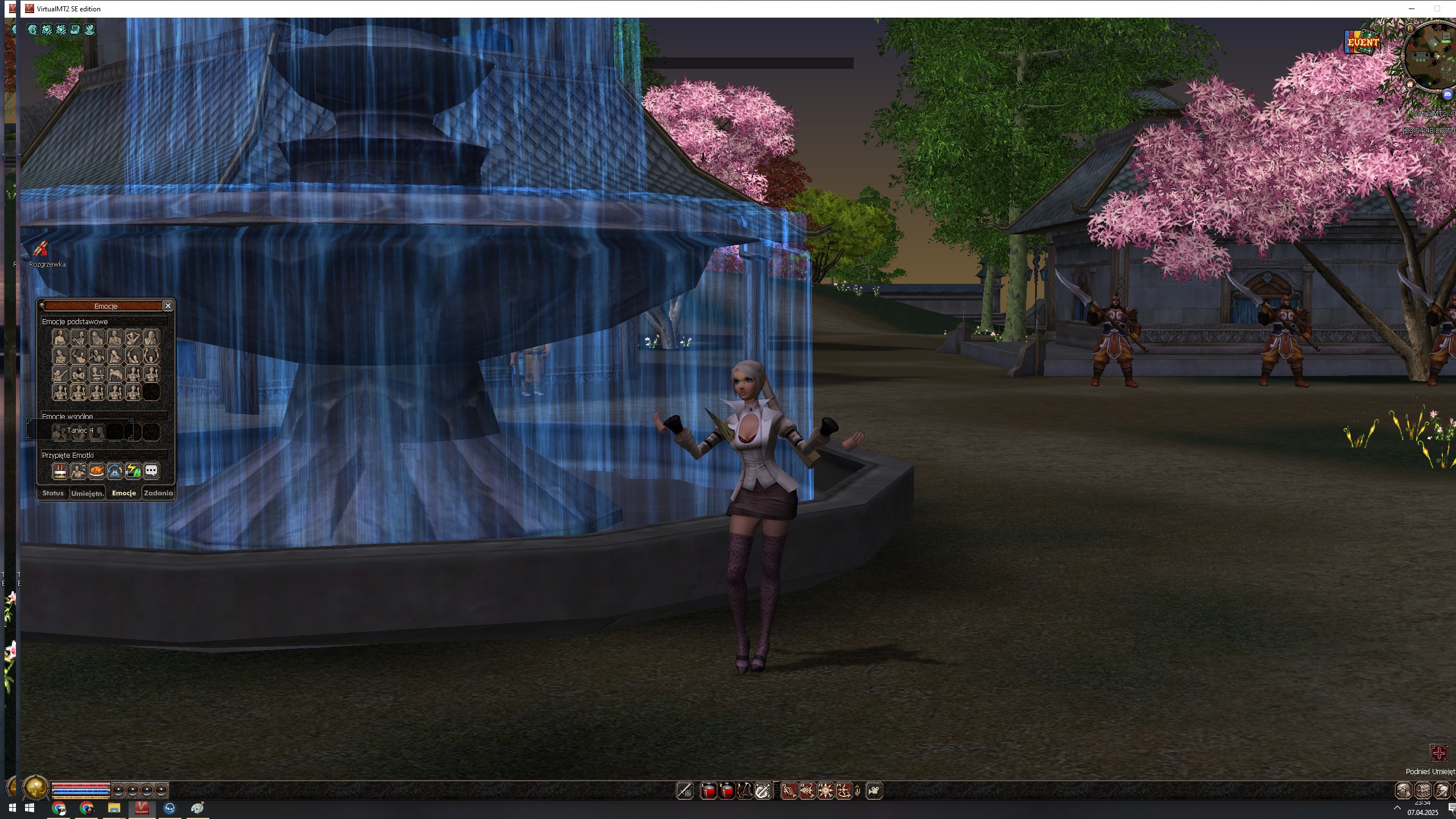Use the roast chicken emote
This screenshot has width=1456, height=819.
pyautogui.click(x=97, y=471)
